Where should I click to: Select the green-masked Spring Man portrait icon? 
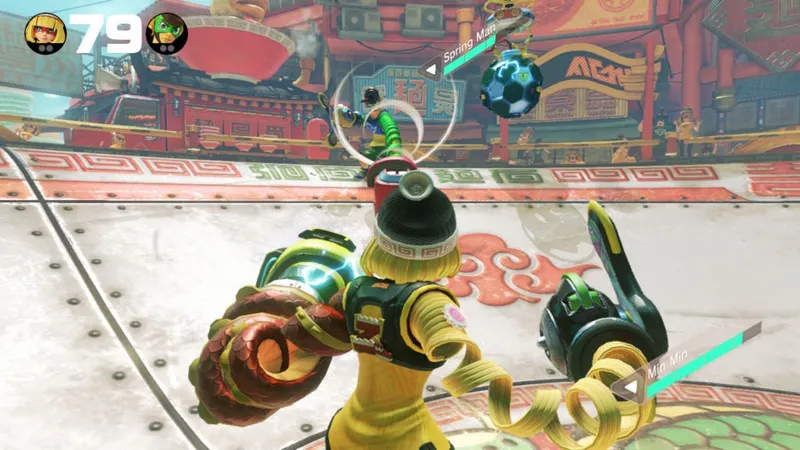[166, 32]
